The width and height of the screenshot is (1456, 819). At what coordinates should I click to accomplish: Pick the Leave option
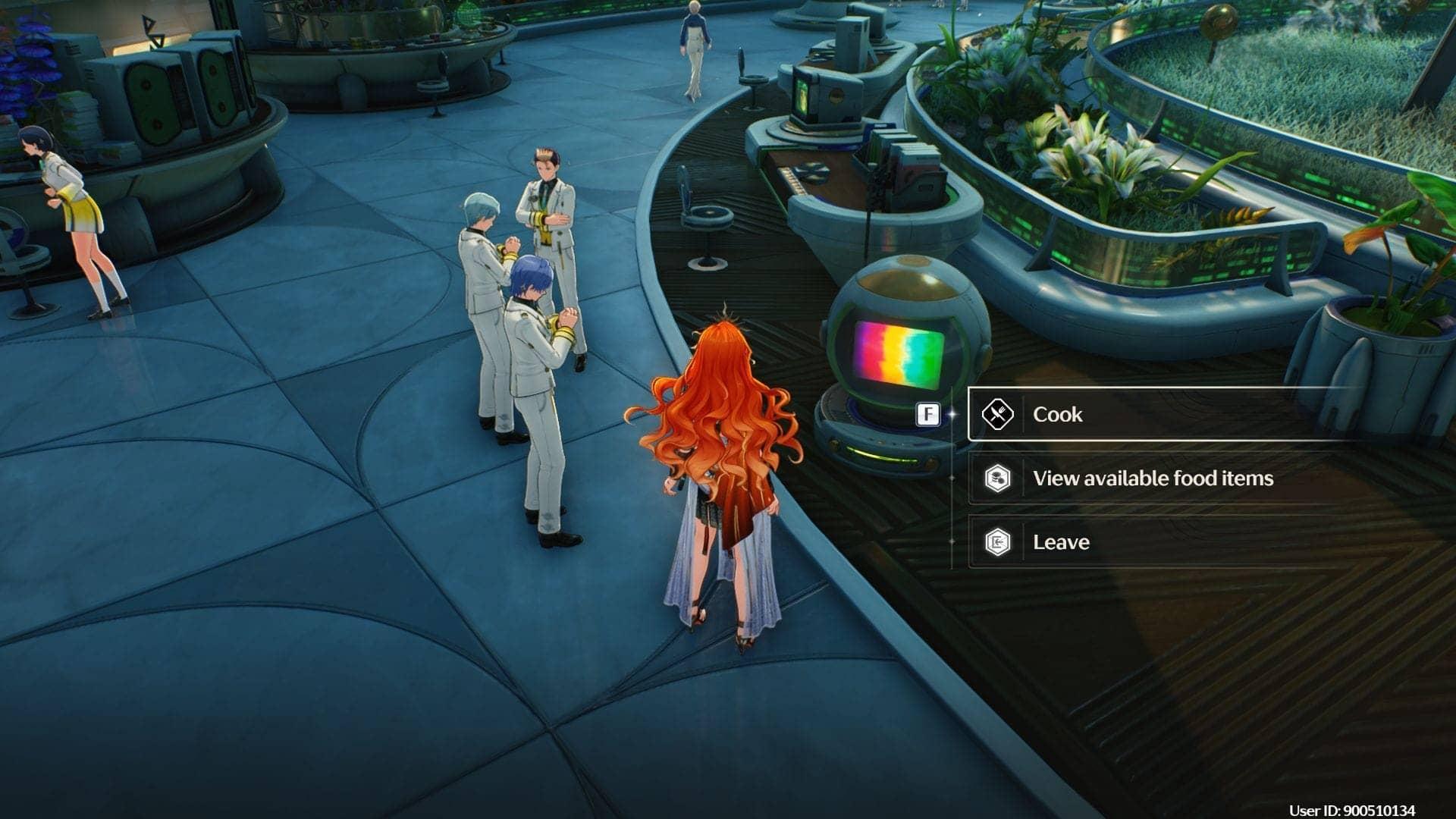(x=1060, y=542)
